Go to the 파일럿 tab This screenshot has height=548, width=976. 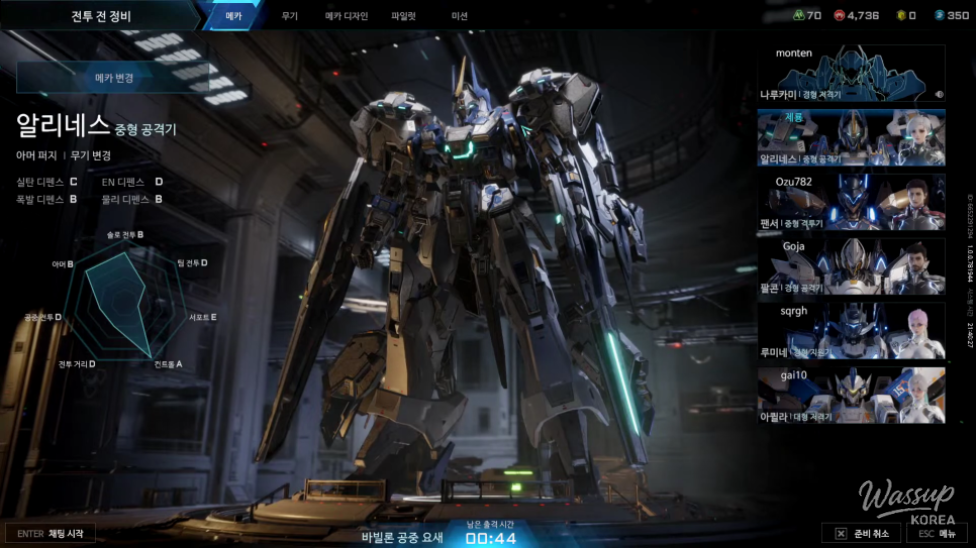[x=407, y=16]
